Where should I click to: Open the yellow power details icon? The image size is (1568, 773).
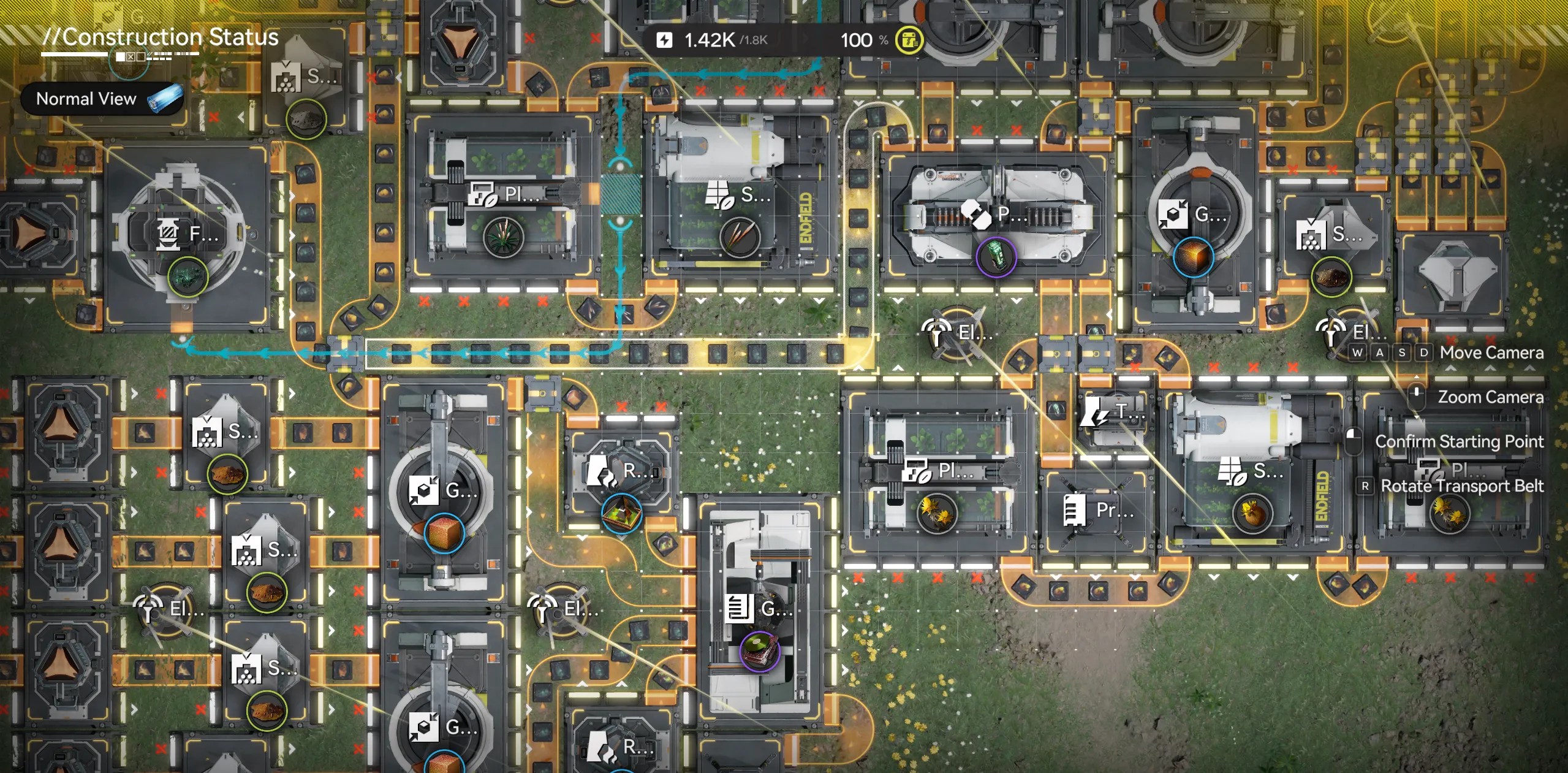click(x=909, y=40)
